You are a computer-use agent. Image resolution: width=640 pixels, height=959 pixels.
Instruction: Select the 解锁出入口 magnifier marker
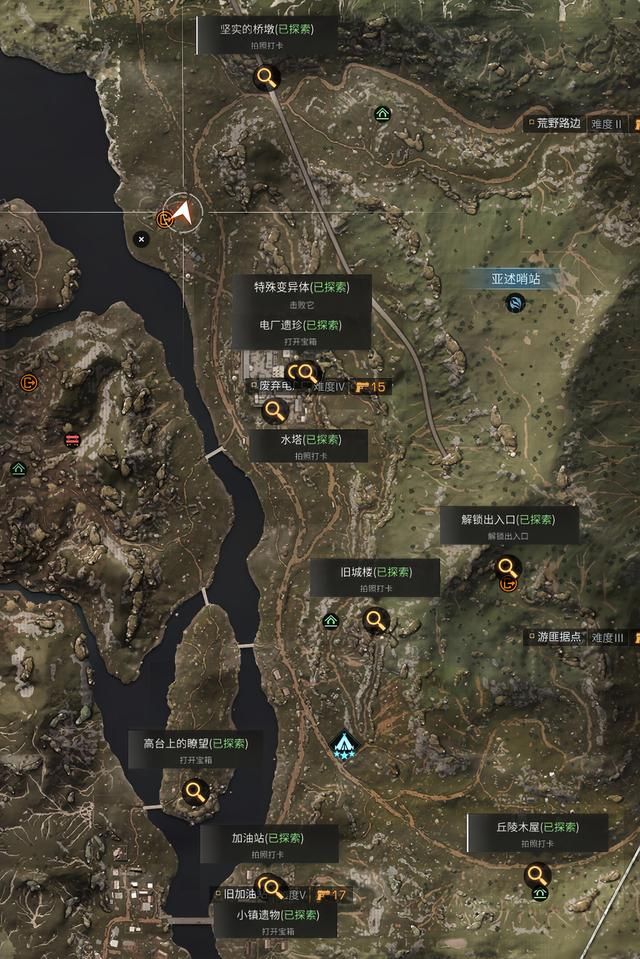click(x=507, y=567)
